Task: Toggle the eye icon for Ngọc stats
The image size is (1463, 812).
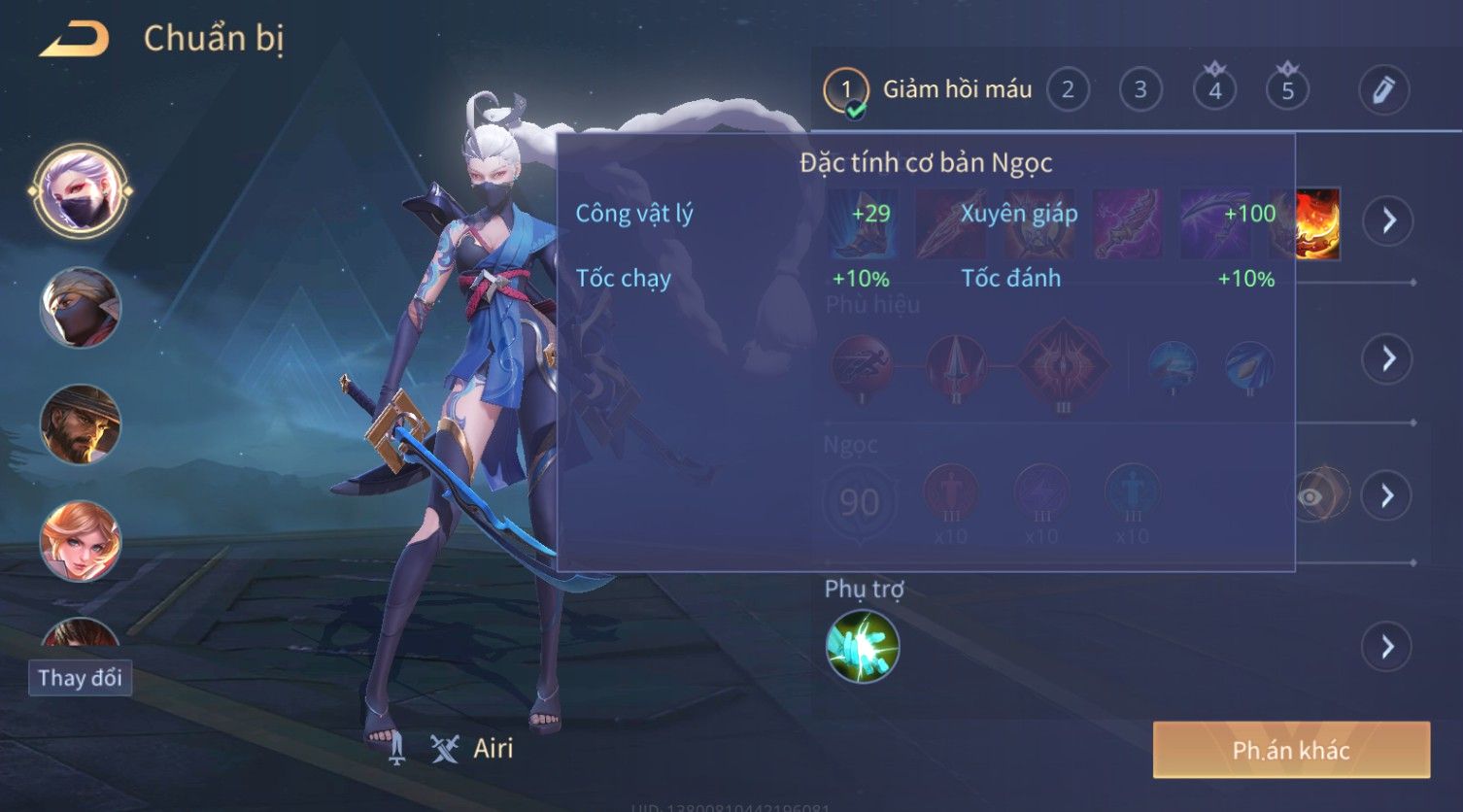Action: click(x=1310, y=497)
